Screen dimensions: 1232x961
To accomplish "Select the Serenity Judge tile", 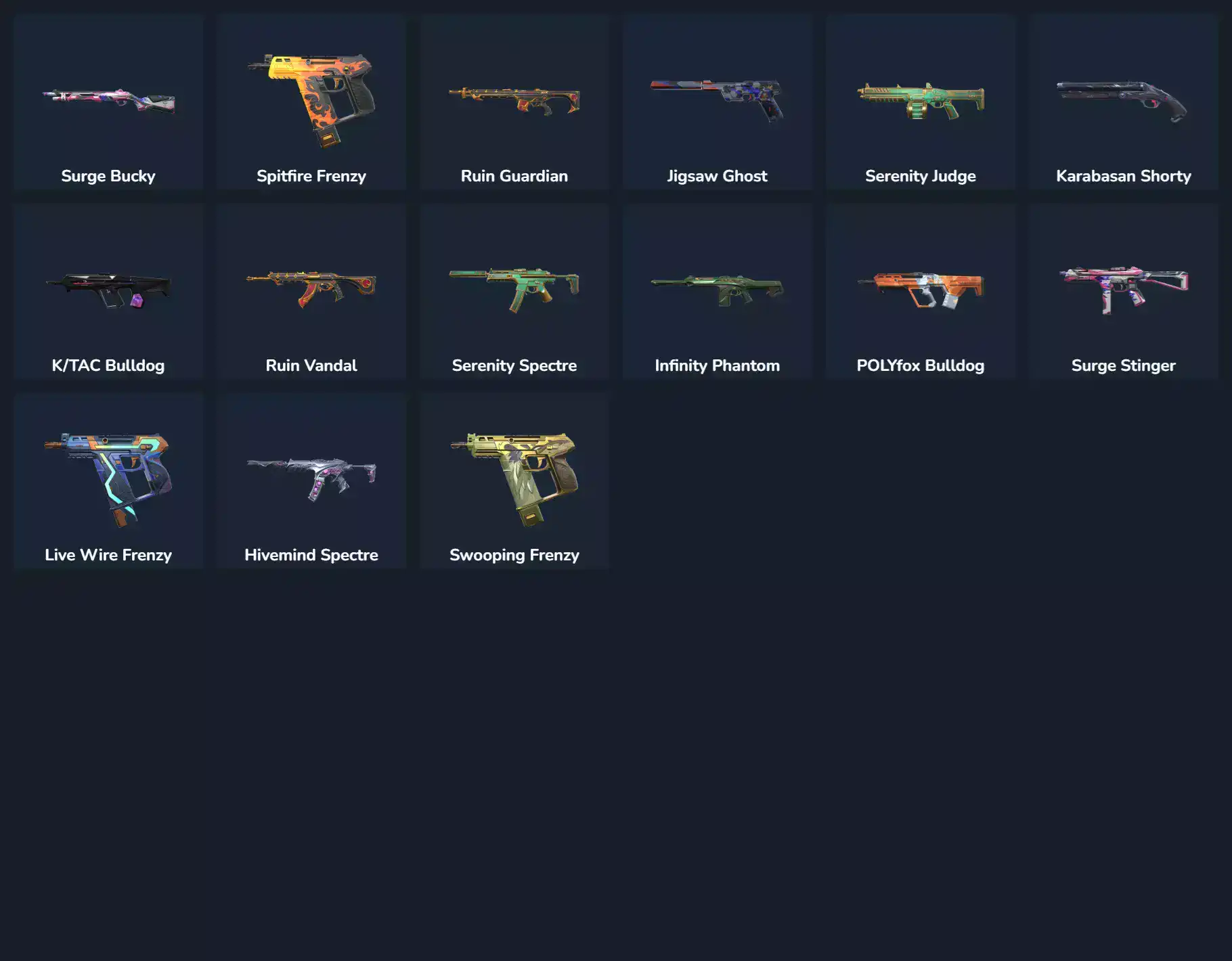I will click(x=921, y=103).
